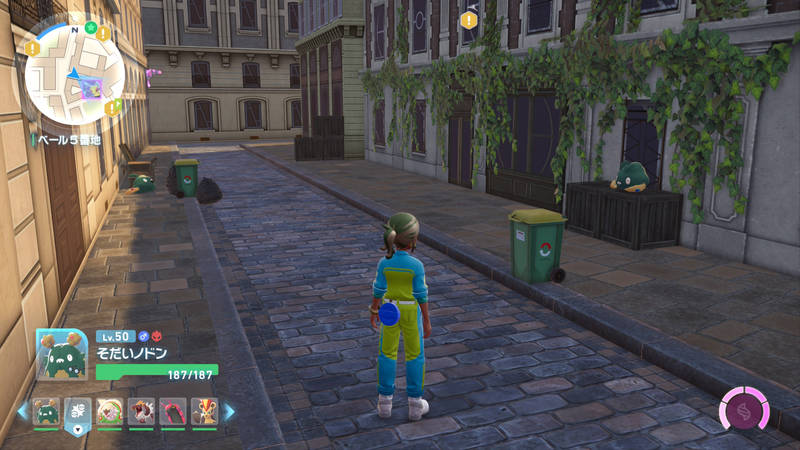Select the round pink and green Pokémon slot
The image size is (800, 450).
click(x=109, y=411)
